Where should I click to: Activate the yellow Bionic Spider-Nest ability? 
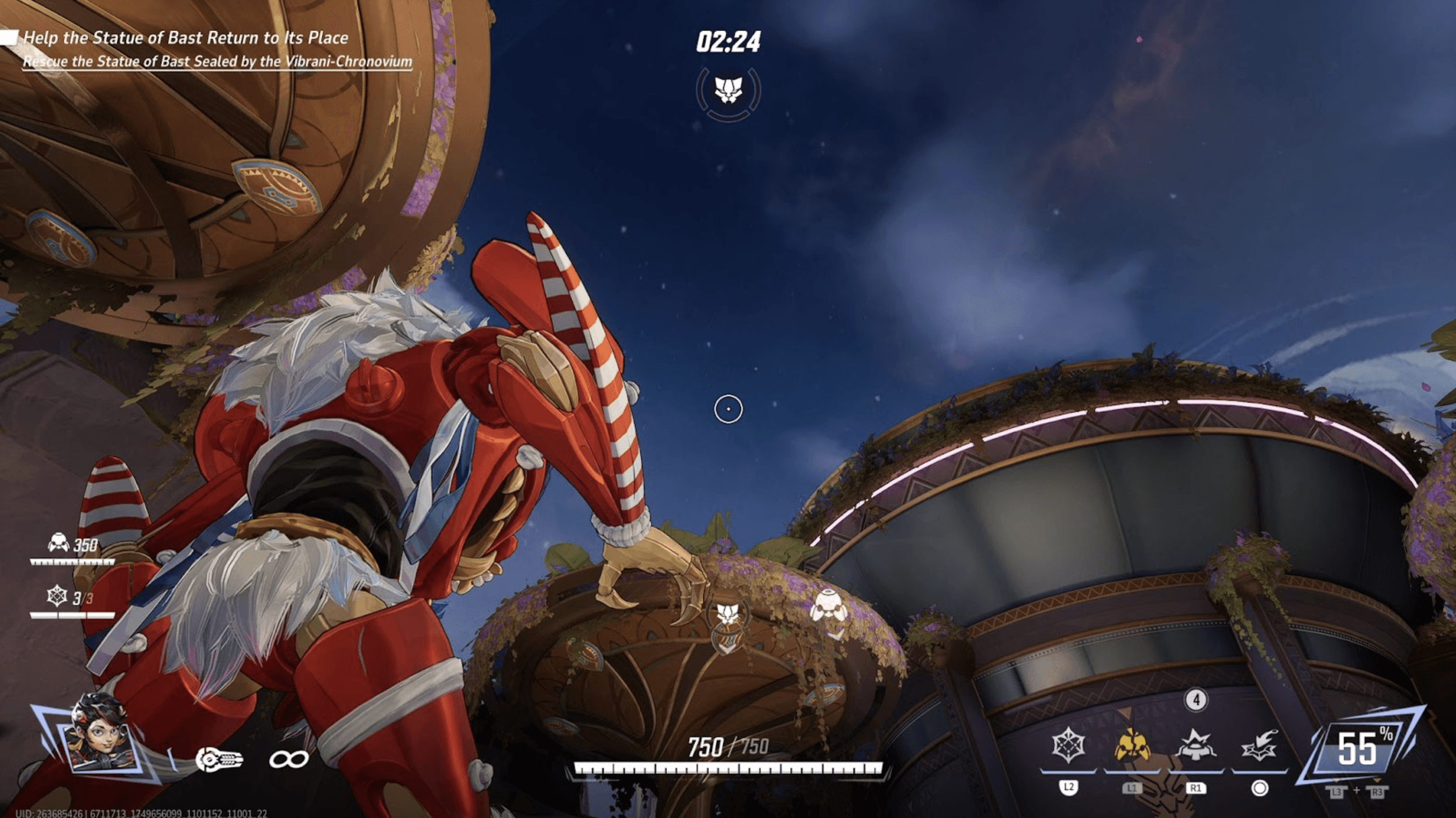tap(1132, 746)
